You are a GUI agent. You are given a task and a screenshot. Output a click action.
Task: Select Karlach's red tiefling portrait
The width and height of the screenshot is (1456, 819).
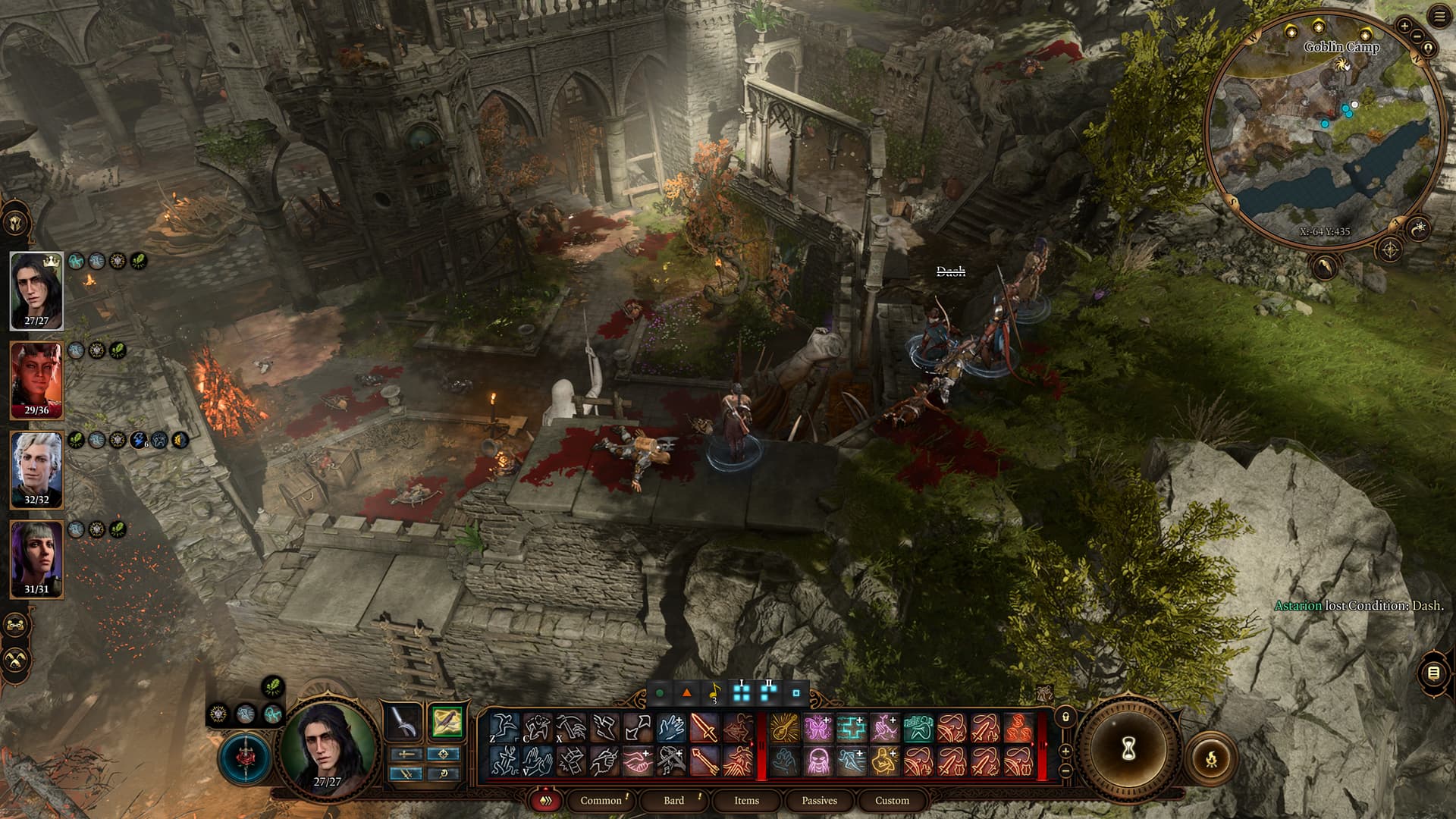[36, 380]
